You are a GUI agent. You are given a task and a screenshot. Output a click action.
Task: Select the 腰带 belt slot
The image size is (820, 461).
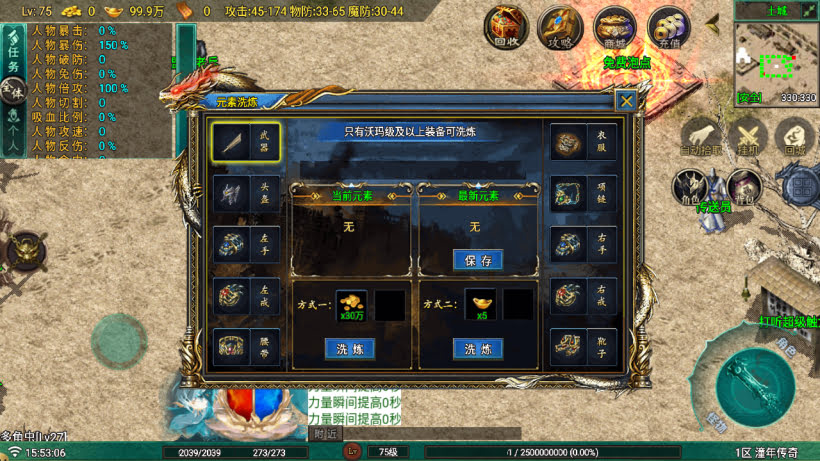coord(246,346)
